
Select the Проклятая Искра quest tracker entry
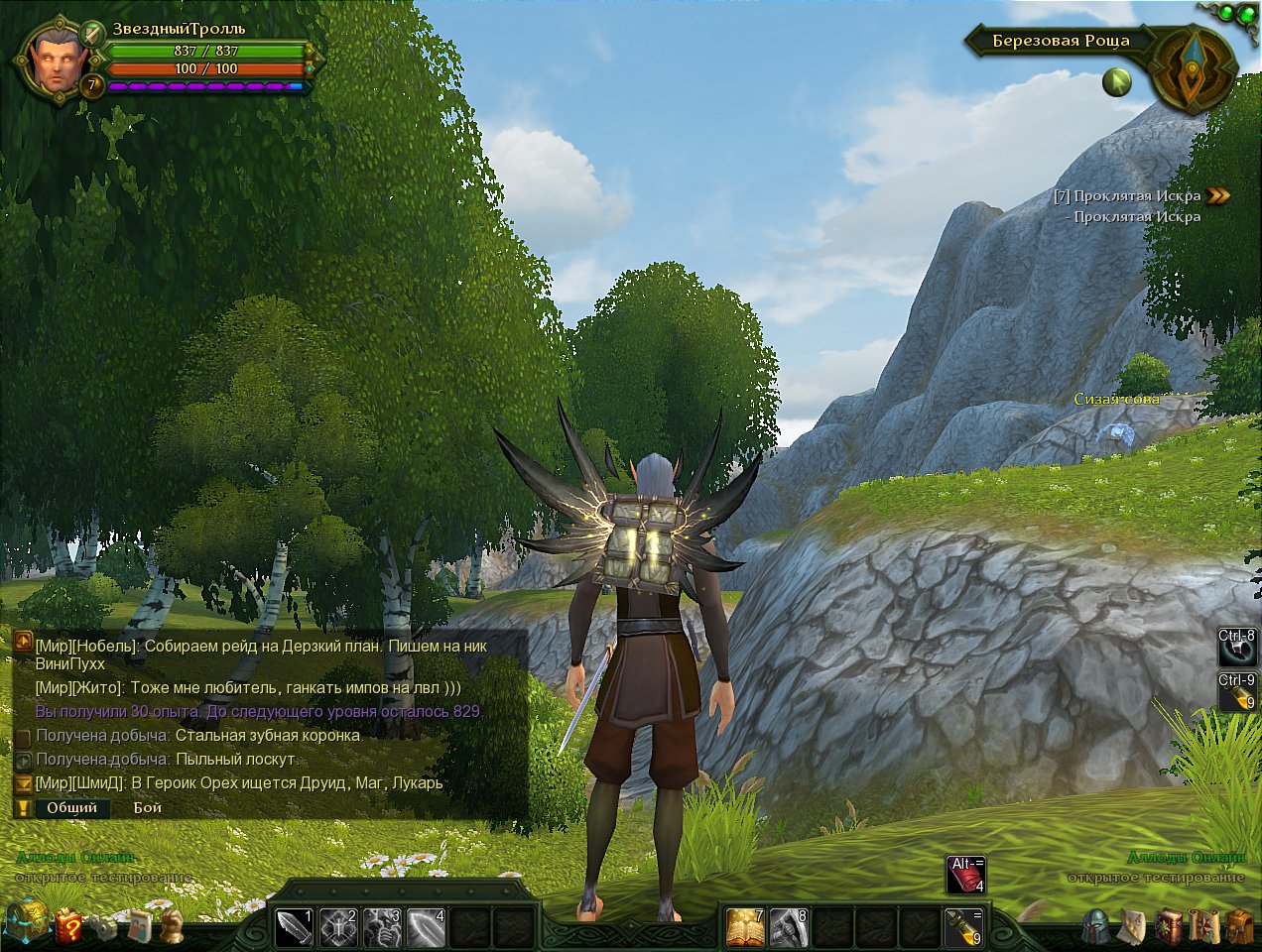(x=1136, y=196)
